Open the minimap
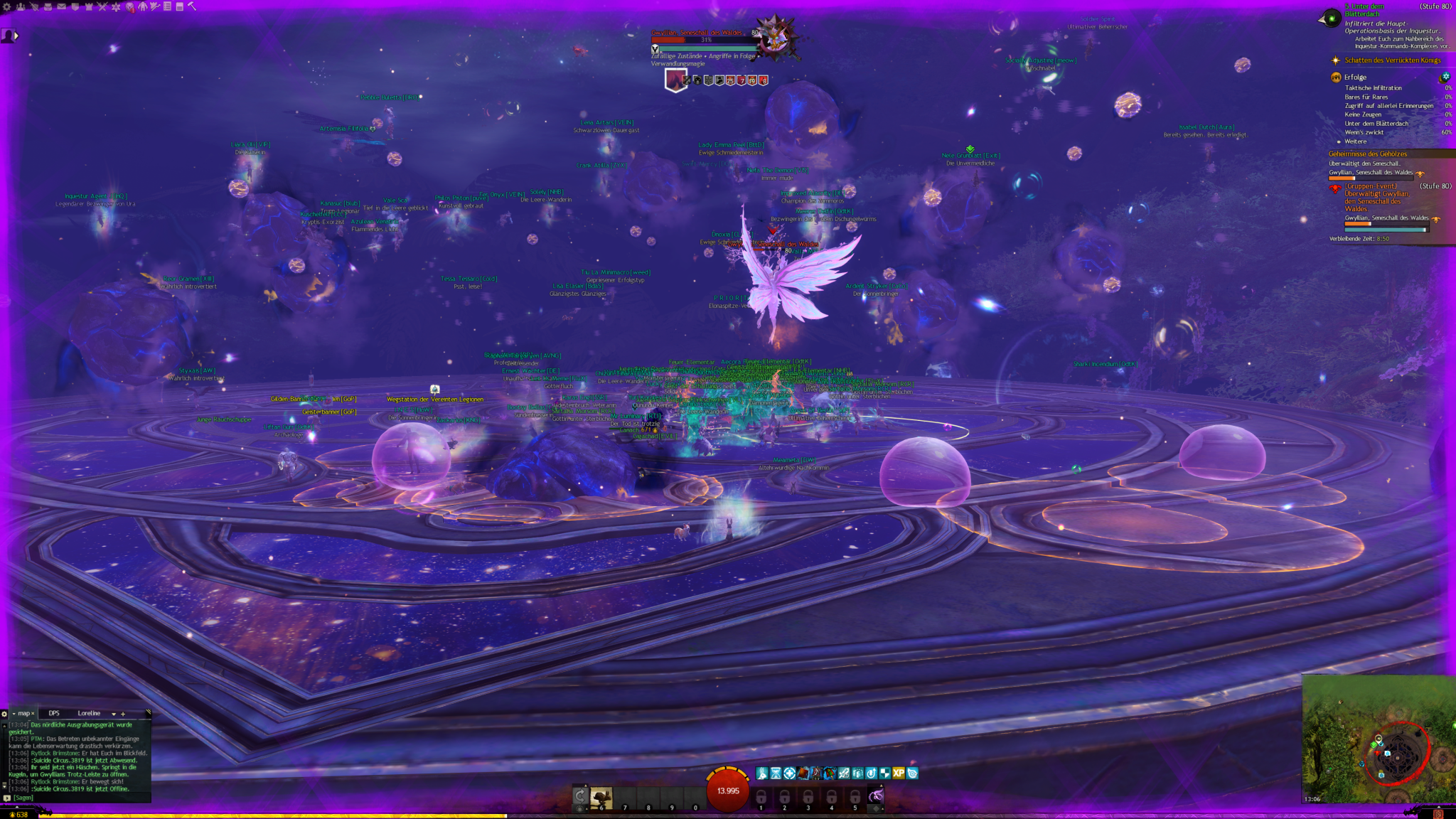 pyautogui.click(x=1379, y=739)
